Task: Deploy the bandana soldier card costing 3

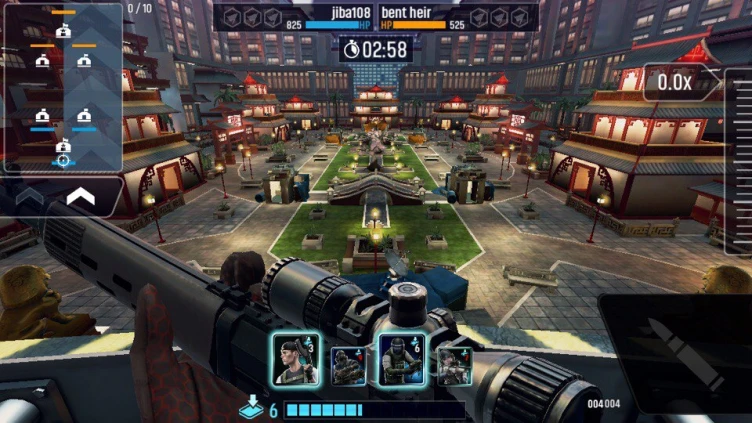Action: click(296, 359)
